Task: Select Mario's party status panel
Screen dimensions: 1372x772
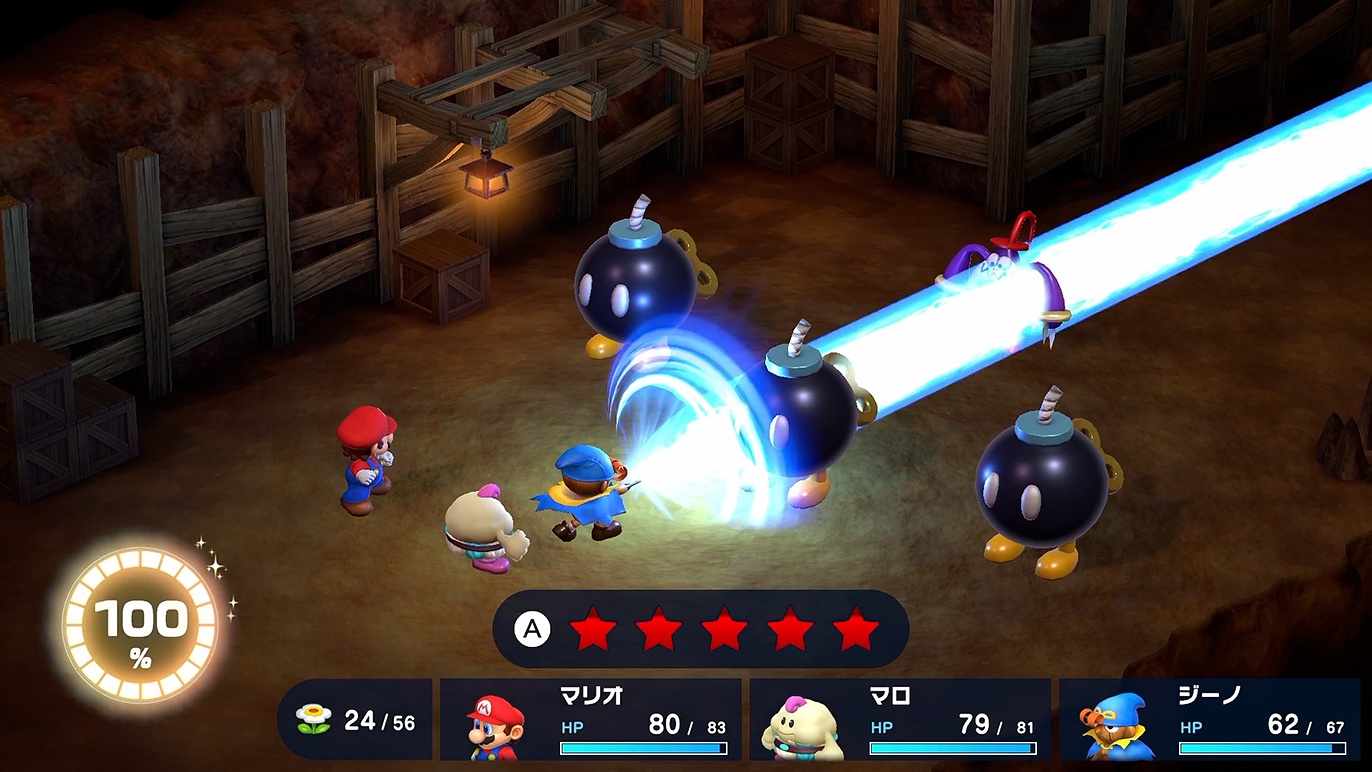Action: coord(590,720)
